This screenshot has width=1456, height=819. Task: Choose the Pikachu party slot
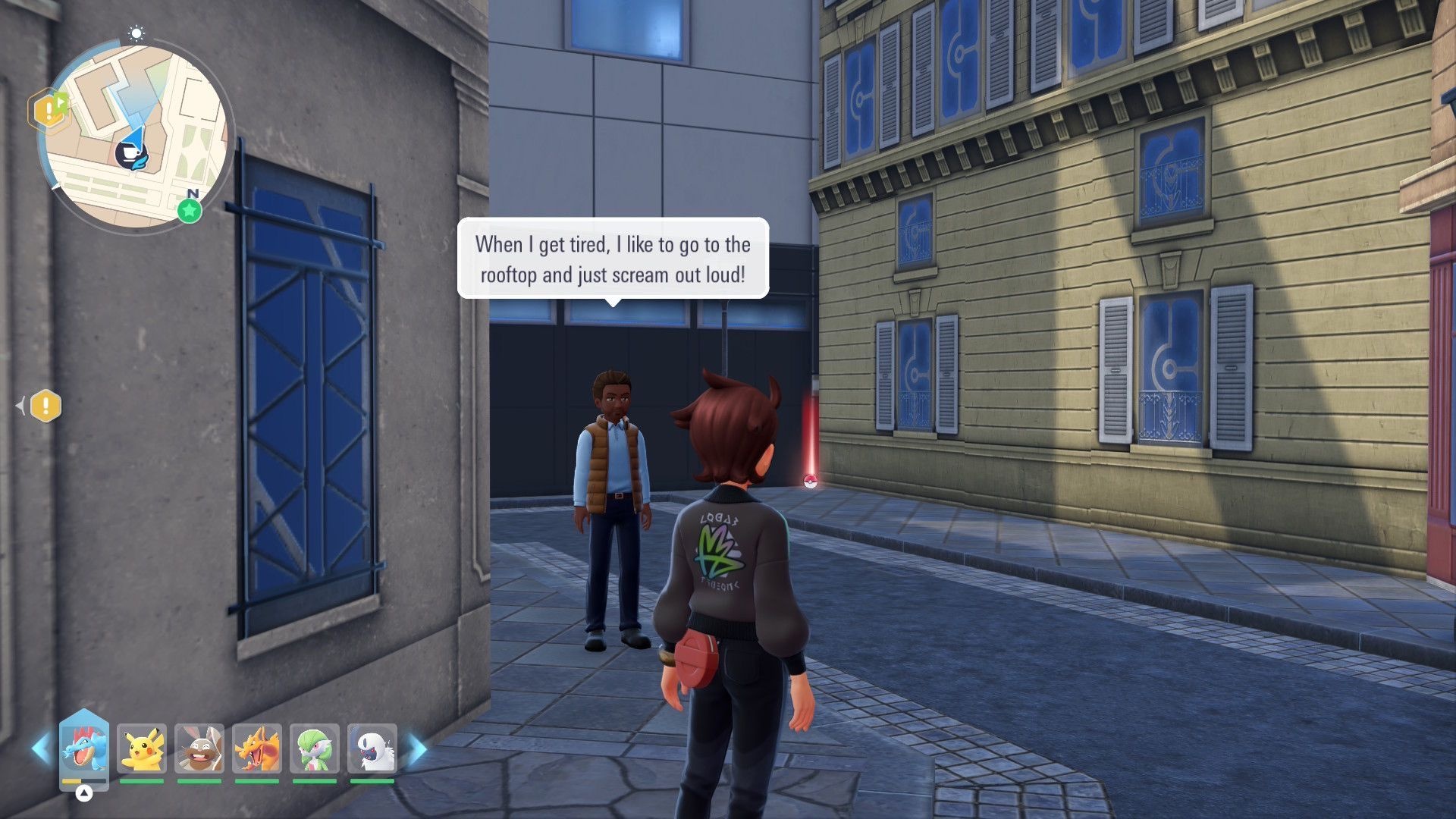[142, 749]
